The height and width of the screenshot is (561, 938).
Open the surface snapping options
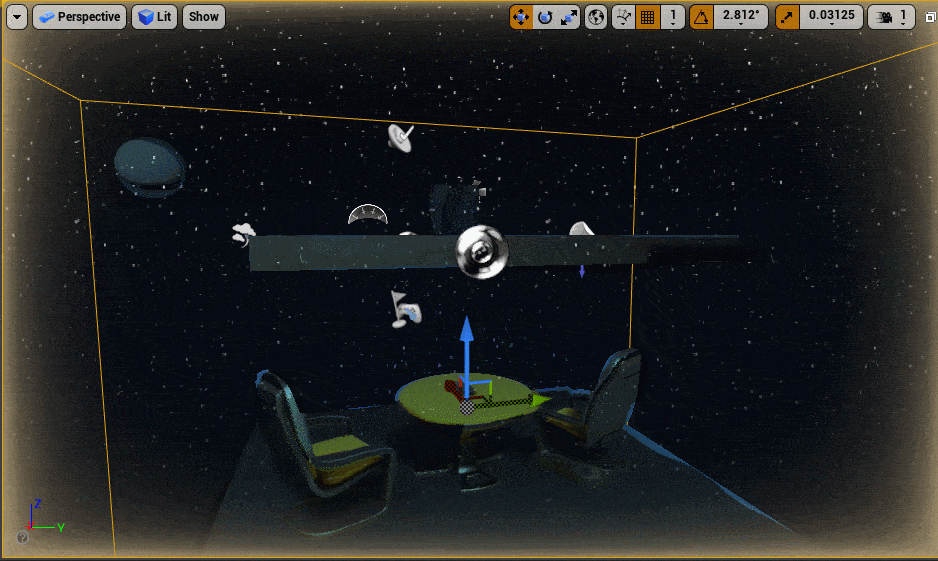pos(623,17)
